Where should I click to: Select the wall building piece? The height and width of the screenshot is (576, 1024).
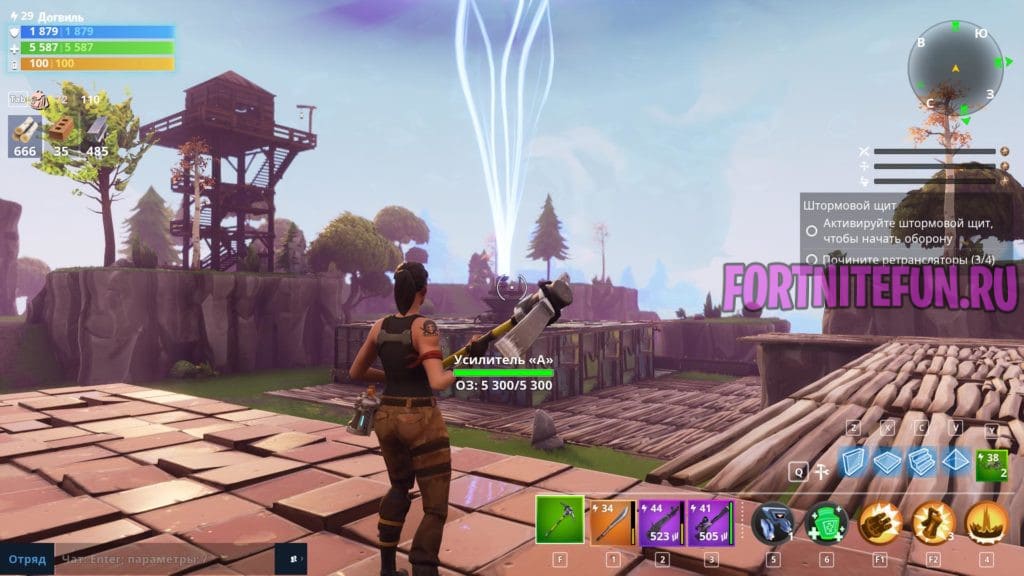[853, 462]
